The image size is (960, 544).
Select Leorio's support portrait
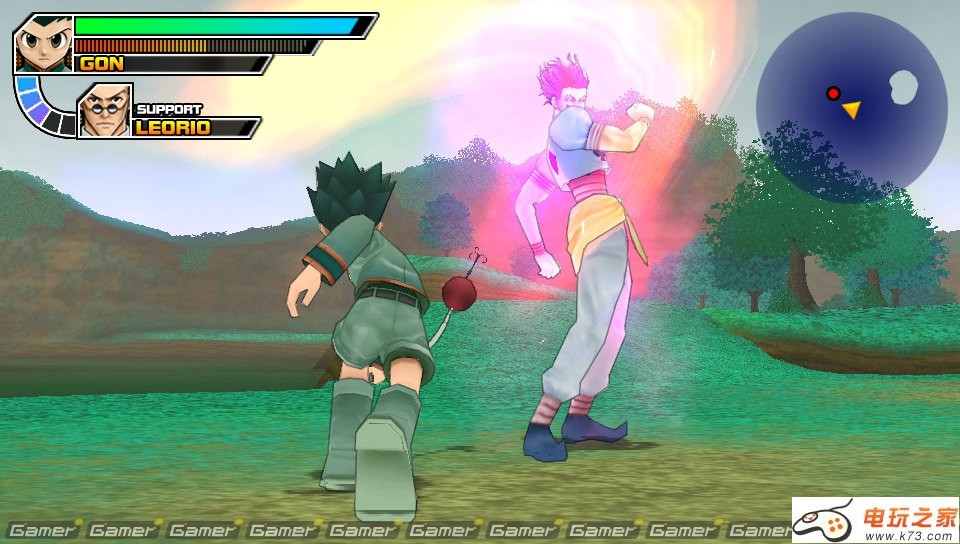point(105,110)
